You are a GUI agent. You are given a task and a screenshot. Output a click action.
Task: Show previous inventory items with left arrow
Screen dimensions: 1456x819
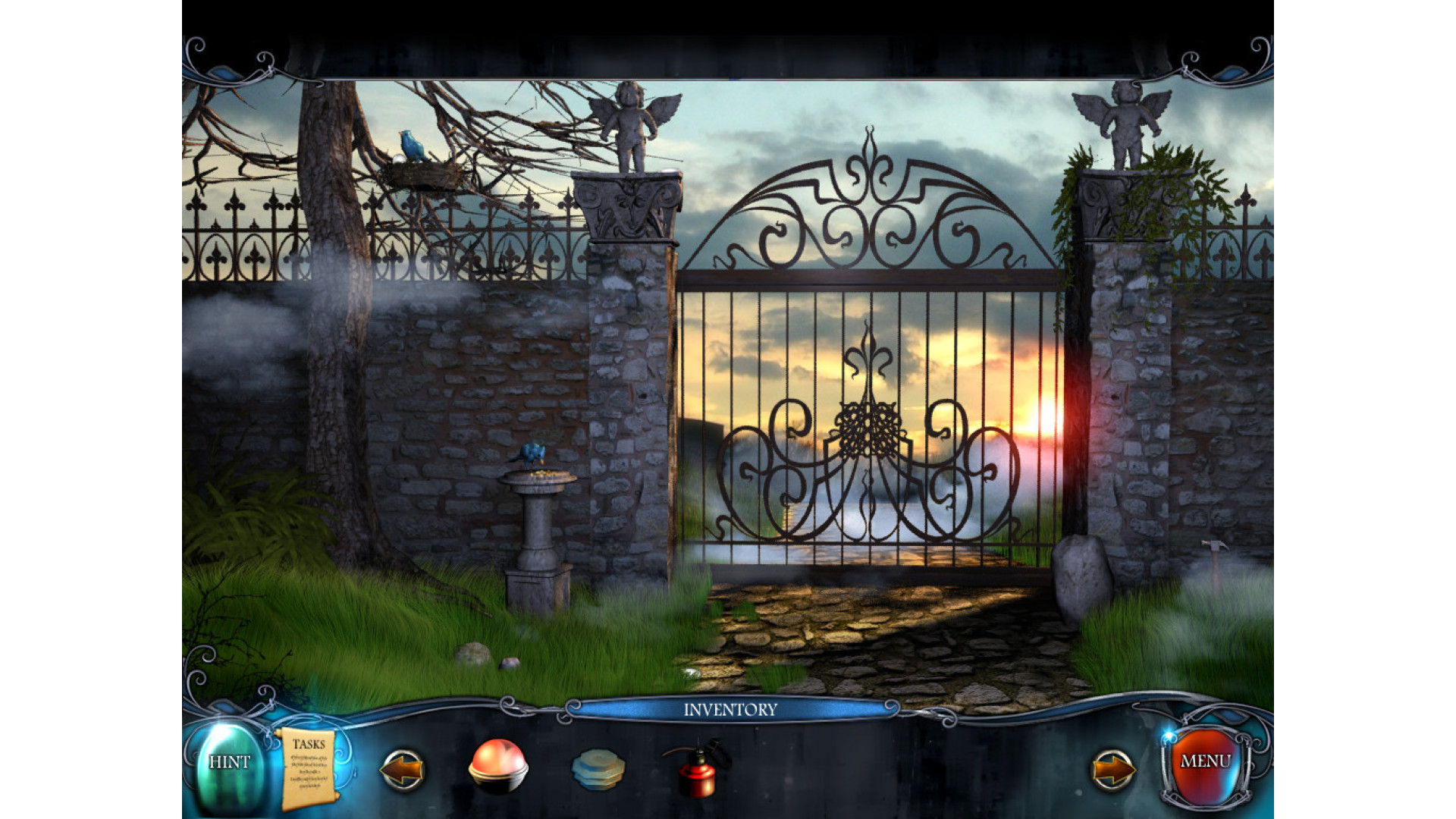click(401, 770)
